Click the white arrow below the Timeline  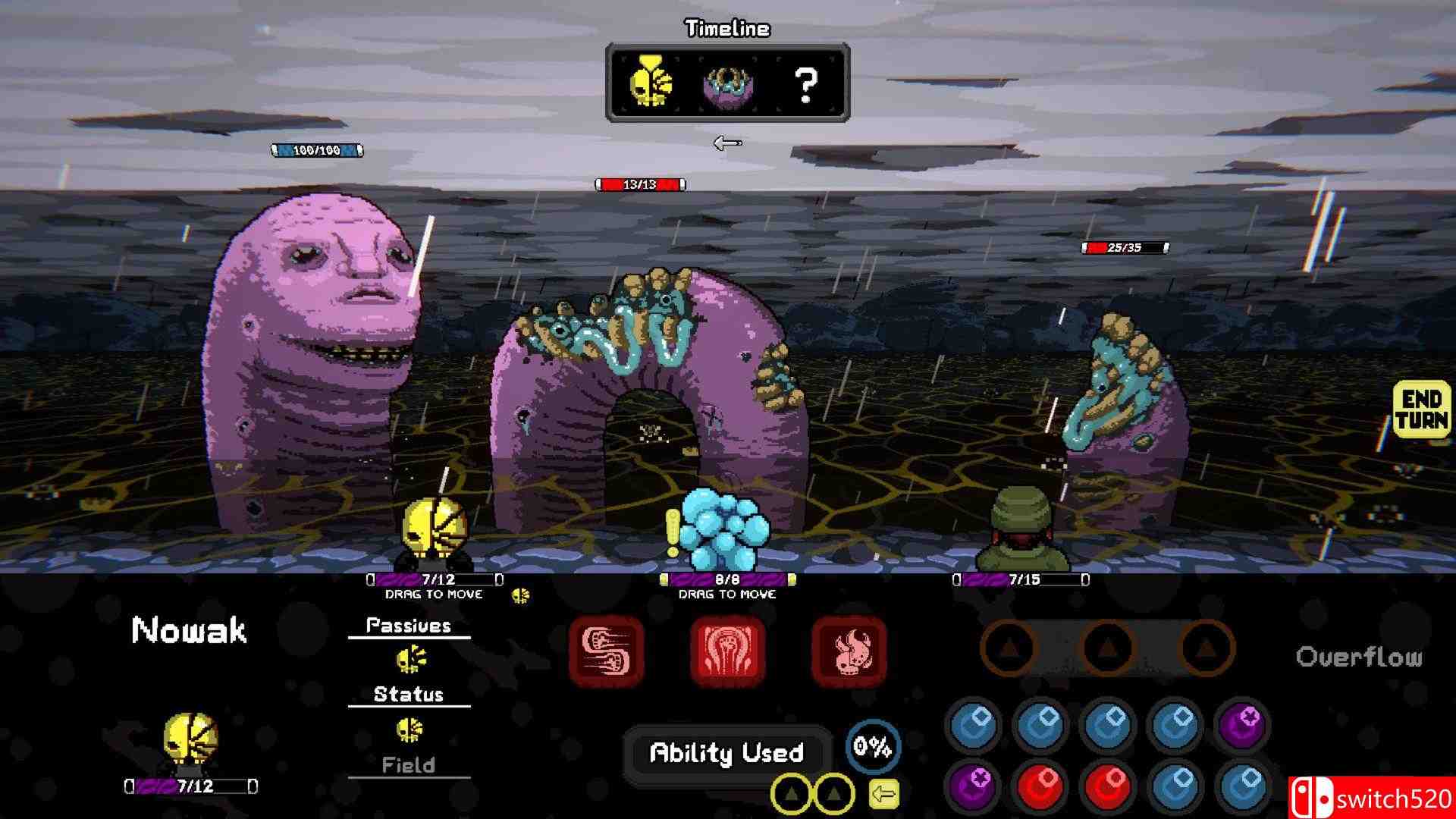(728, 142)
